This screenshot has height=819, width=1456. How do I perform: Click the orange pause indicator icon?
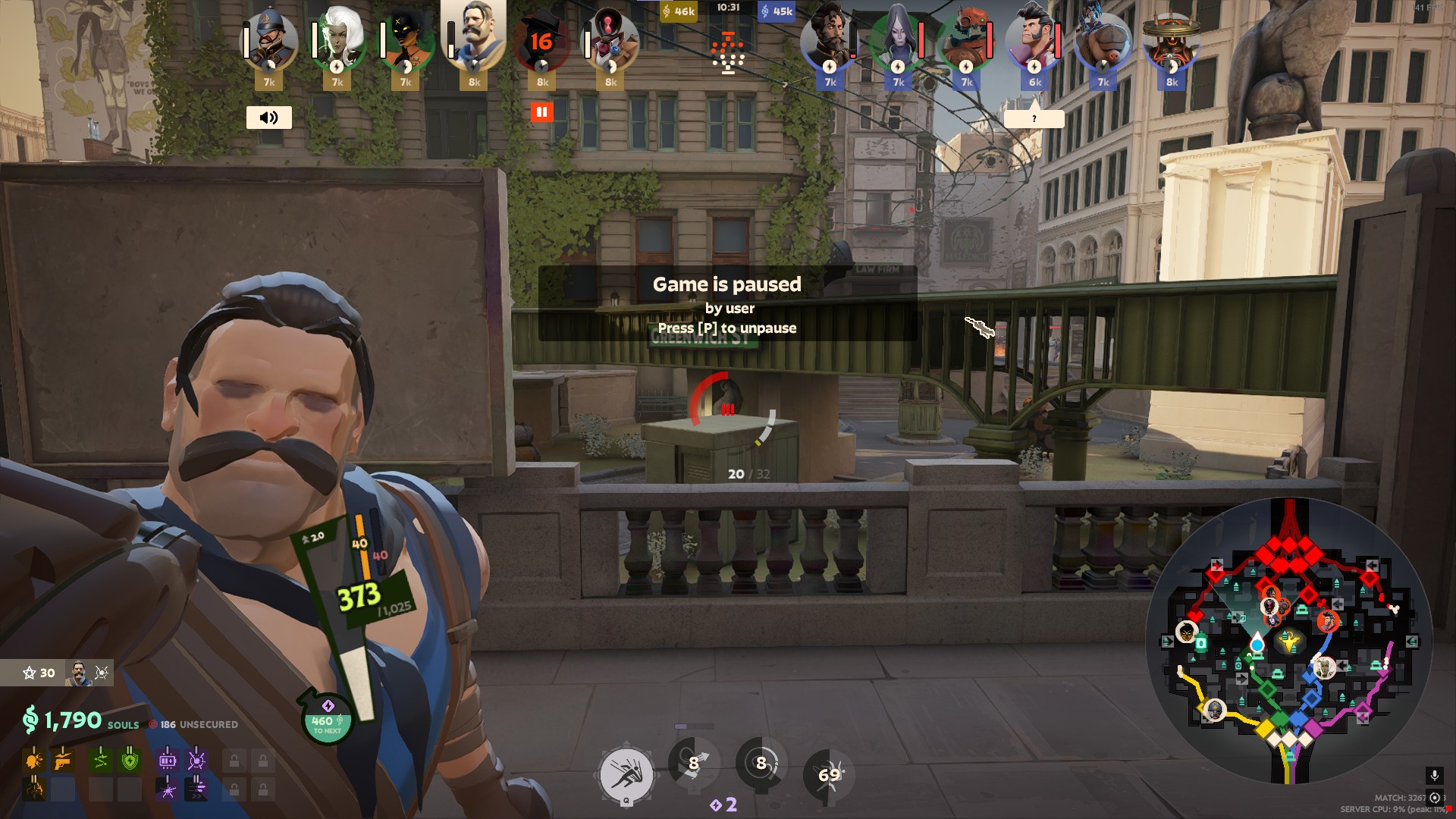click(x=541, y=112)
